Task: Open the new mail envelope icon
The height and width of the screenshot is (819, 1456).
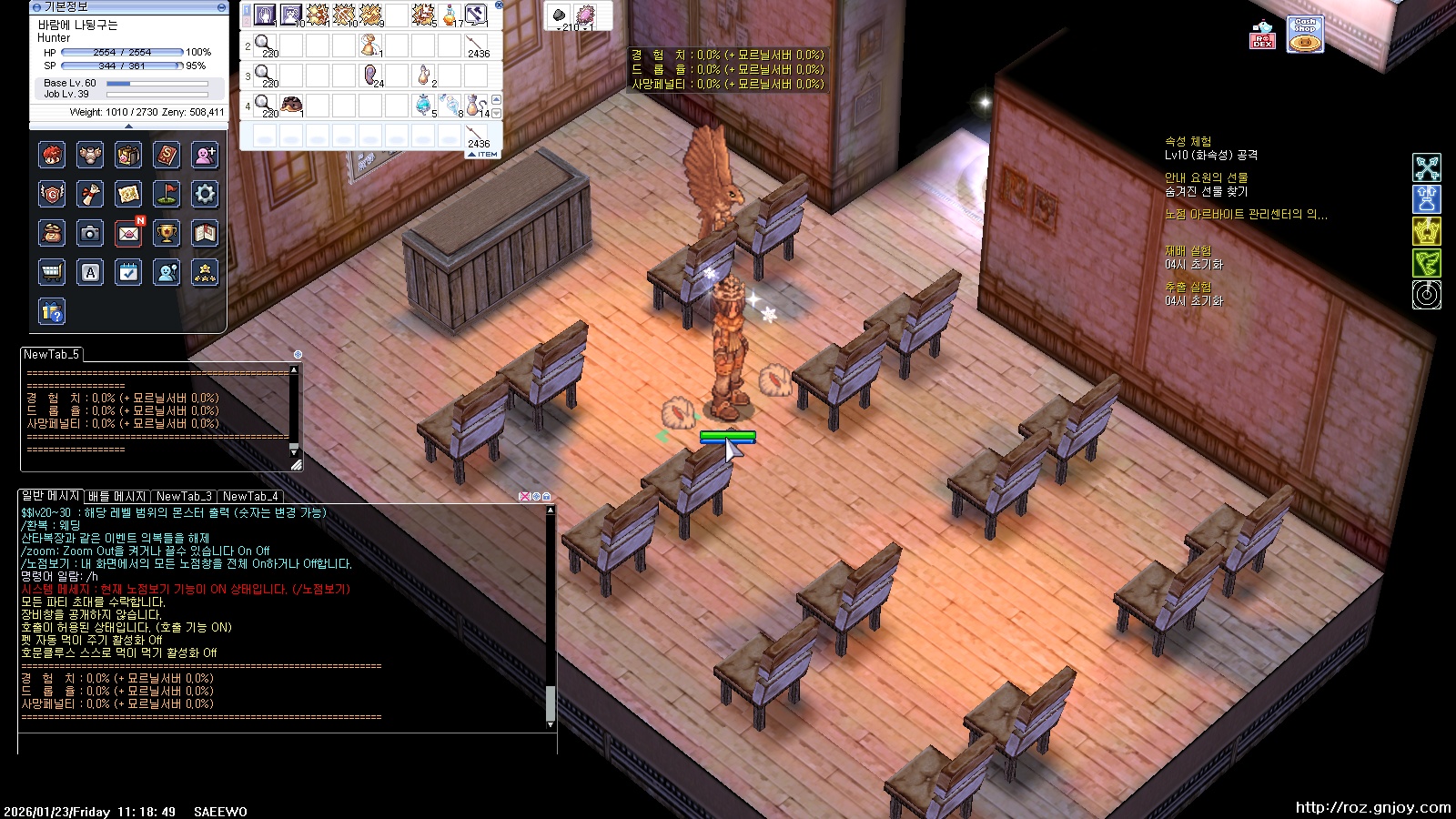Action: [x=128, y=234]
